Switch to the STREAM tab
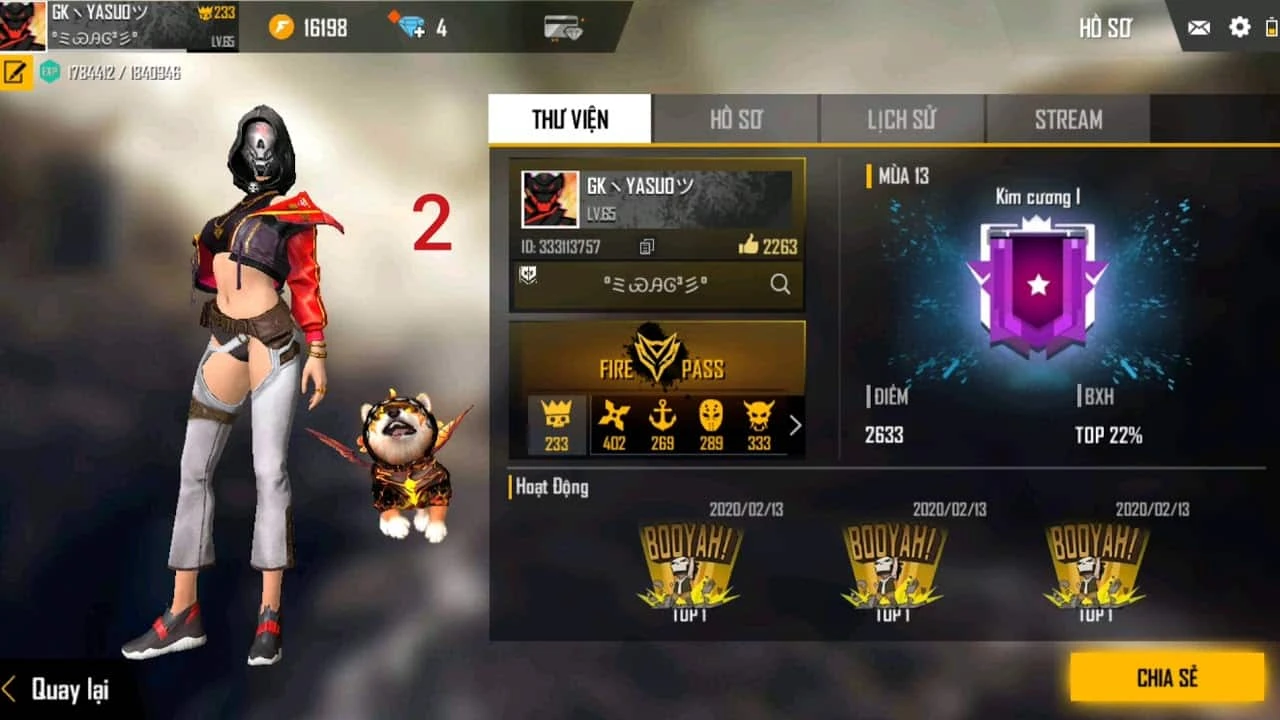The image size is (1280, 720). [x=1068, y=119]
